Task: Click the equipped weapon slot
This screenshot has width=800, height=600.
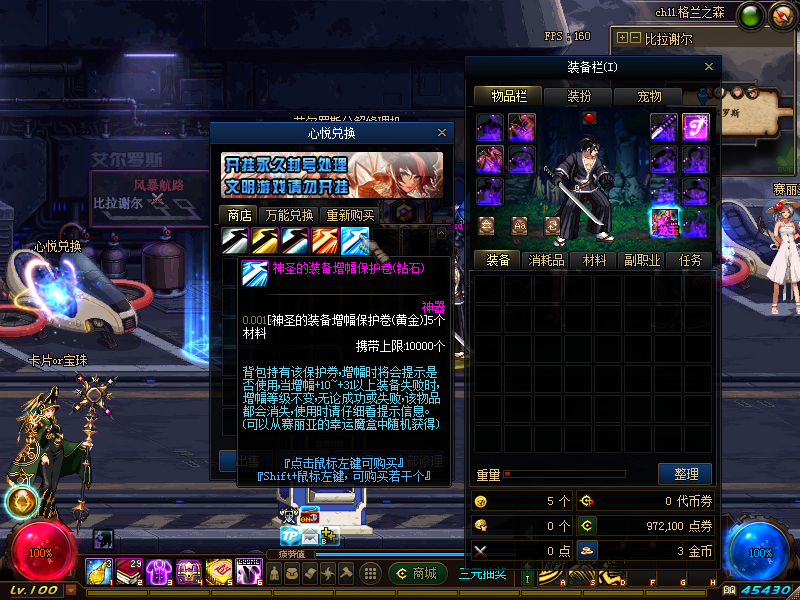Action: click(x=666, y=127)
